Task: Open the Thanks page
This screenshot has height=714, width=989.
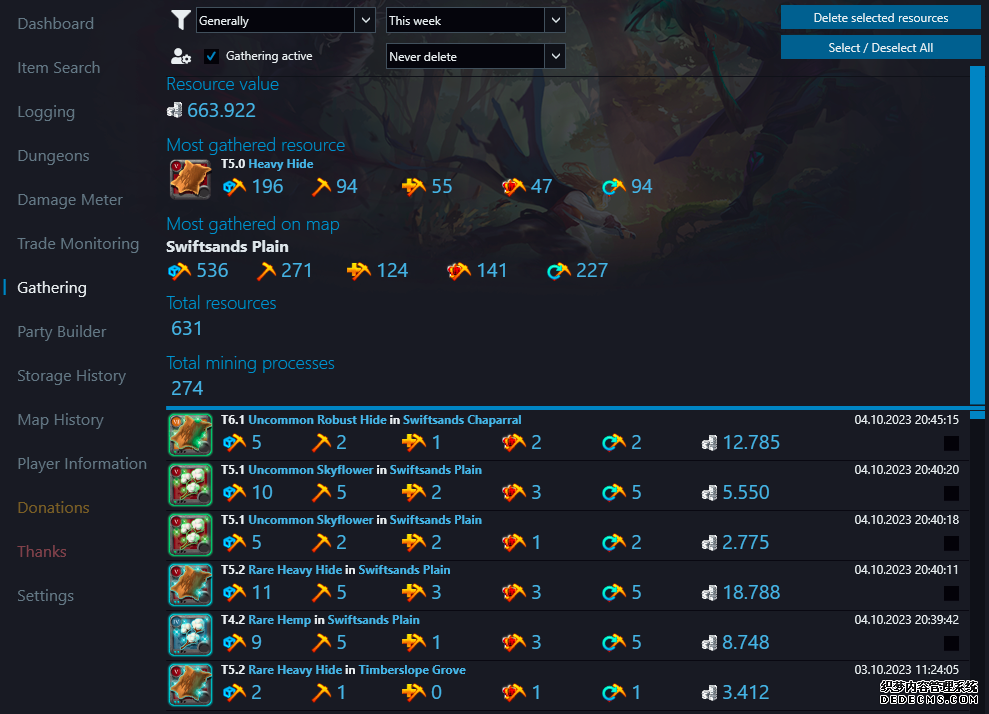Action: tap(42, 552)
